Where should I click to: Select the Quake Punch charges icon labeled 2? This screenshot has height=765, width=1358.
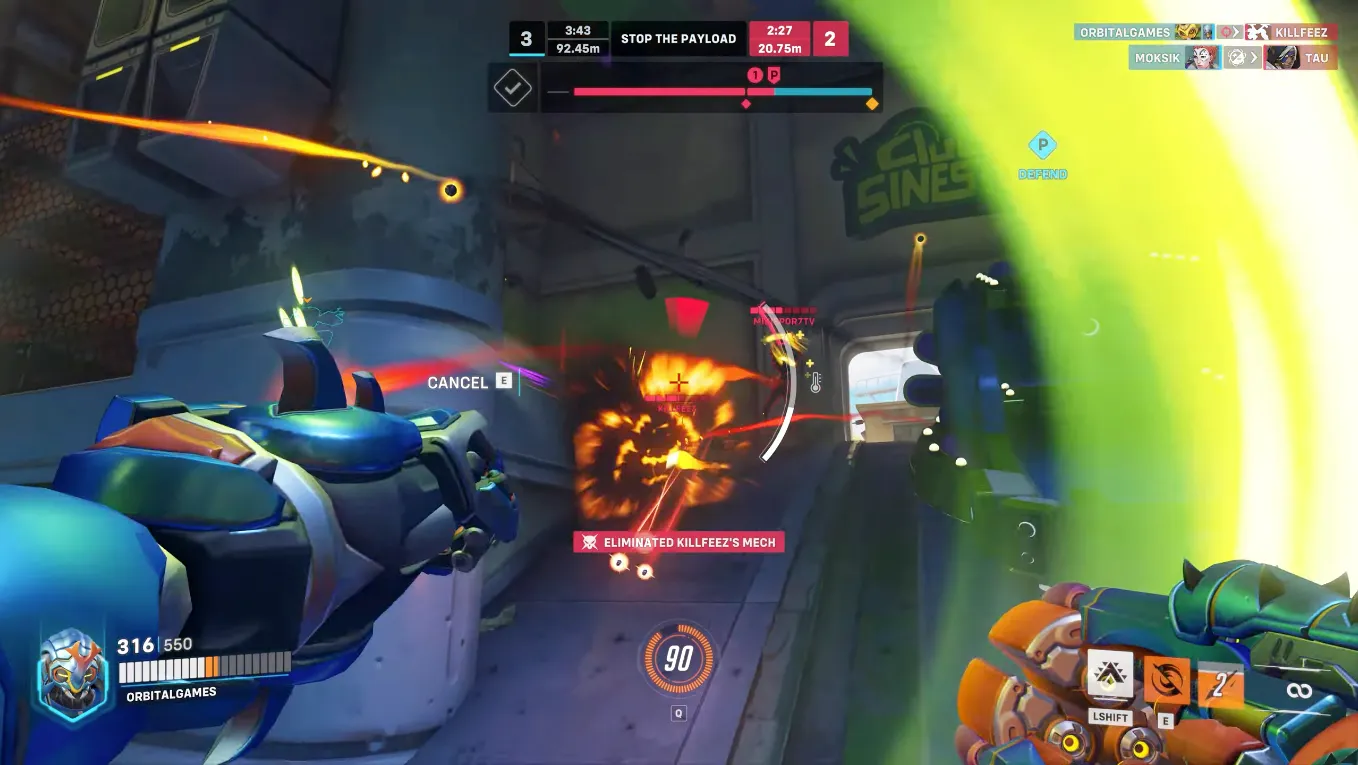tap(1215, 681)
